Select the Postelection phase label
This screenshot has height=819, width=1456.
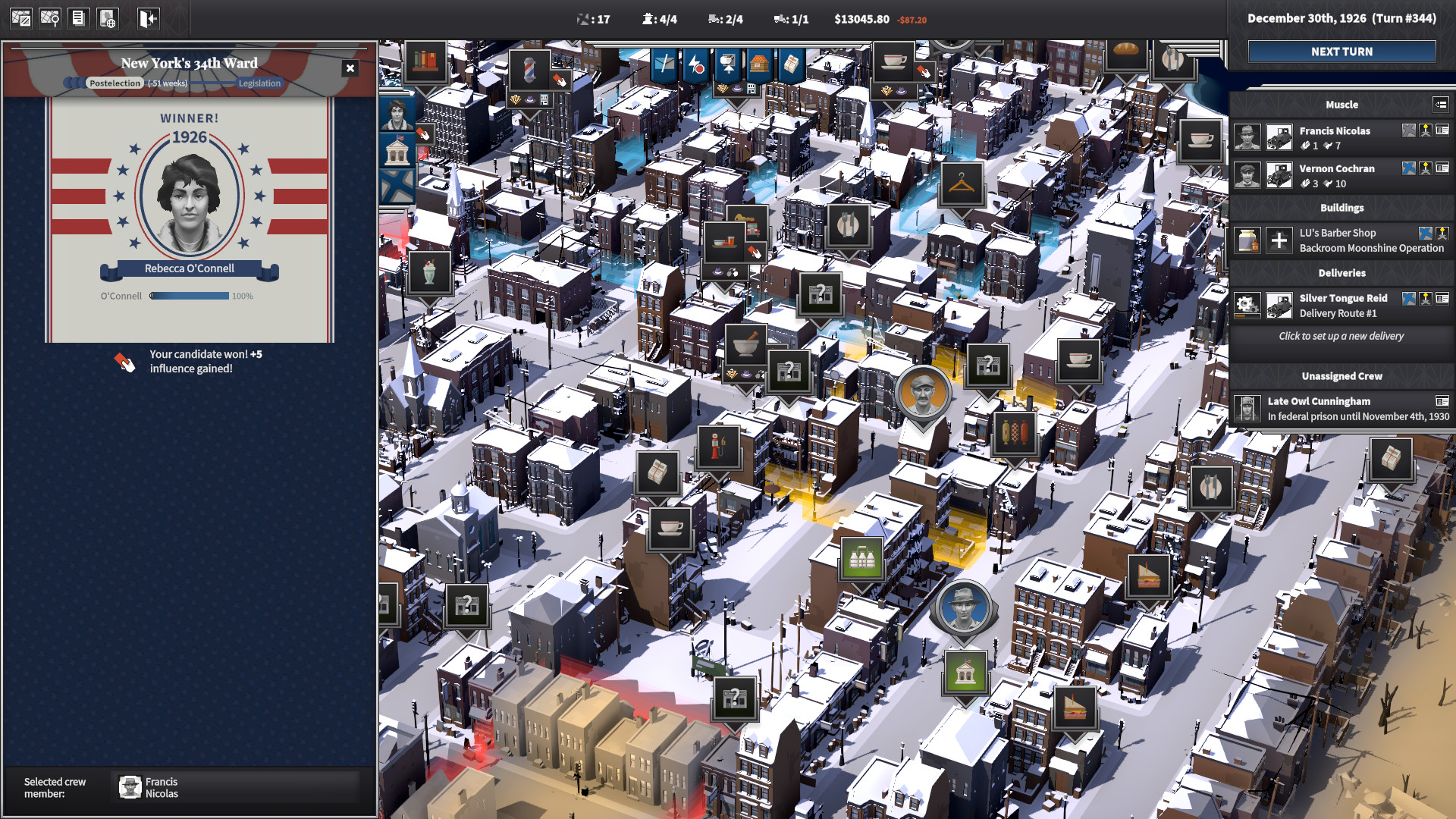click(115, 83)
